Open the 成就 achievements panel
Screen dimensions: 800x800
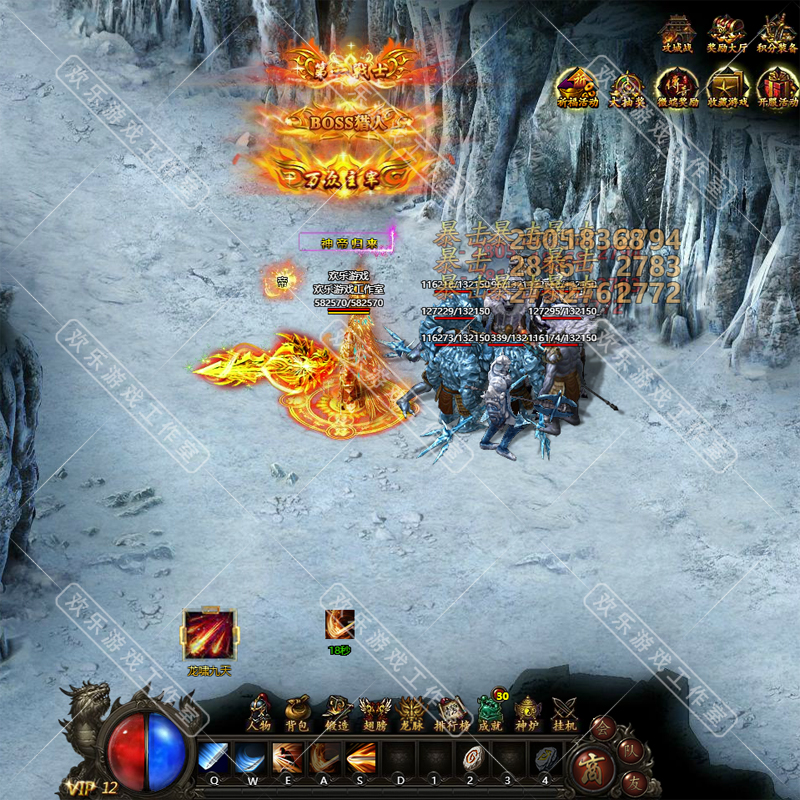tap(488, 712)
